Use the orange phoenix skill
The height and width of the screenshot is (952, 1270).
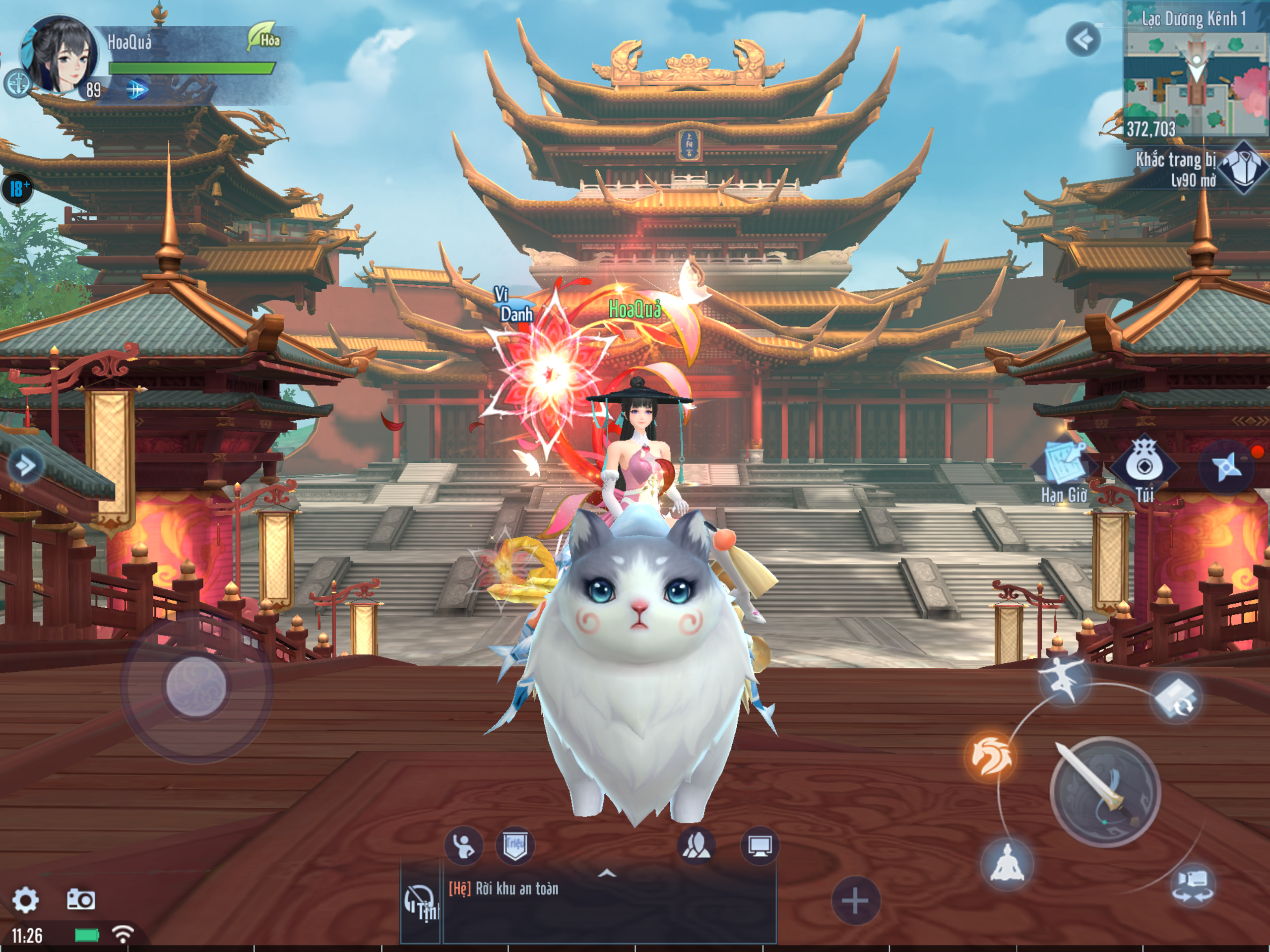tap(990, 757)
